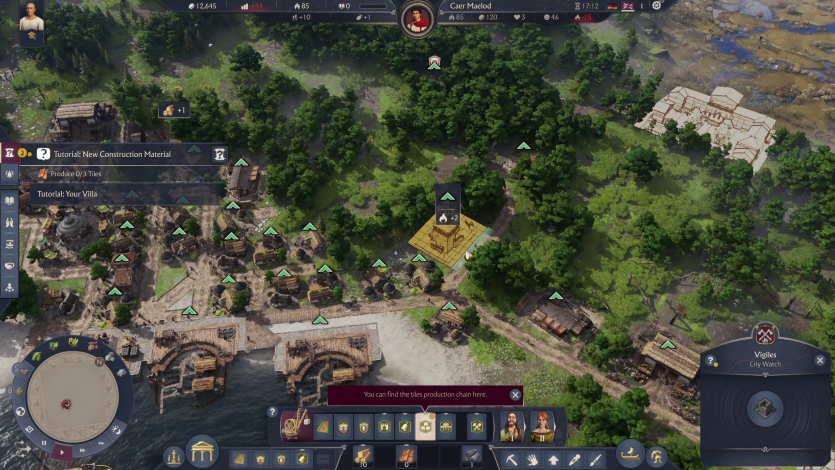Click the building icon in Vigiles panel

(766, 408)
